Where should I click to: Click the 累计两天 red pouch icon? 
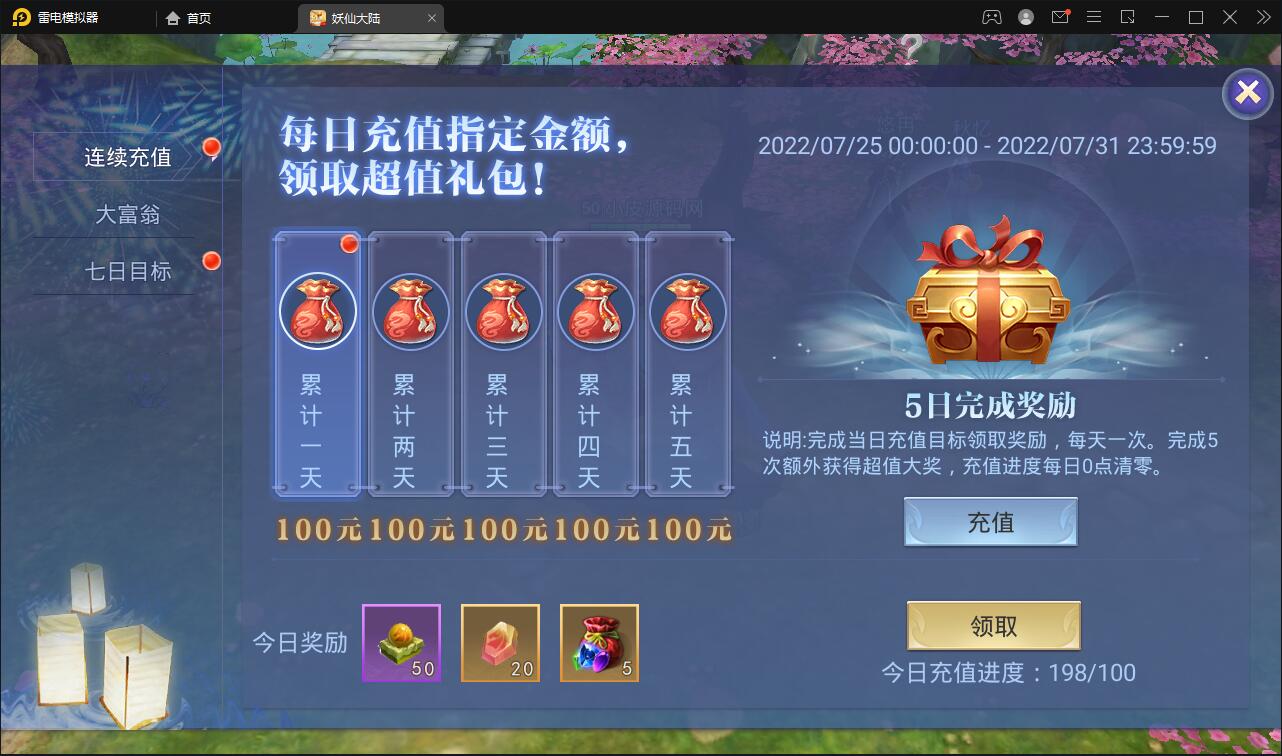click(x=410, y=311)
